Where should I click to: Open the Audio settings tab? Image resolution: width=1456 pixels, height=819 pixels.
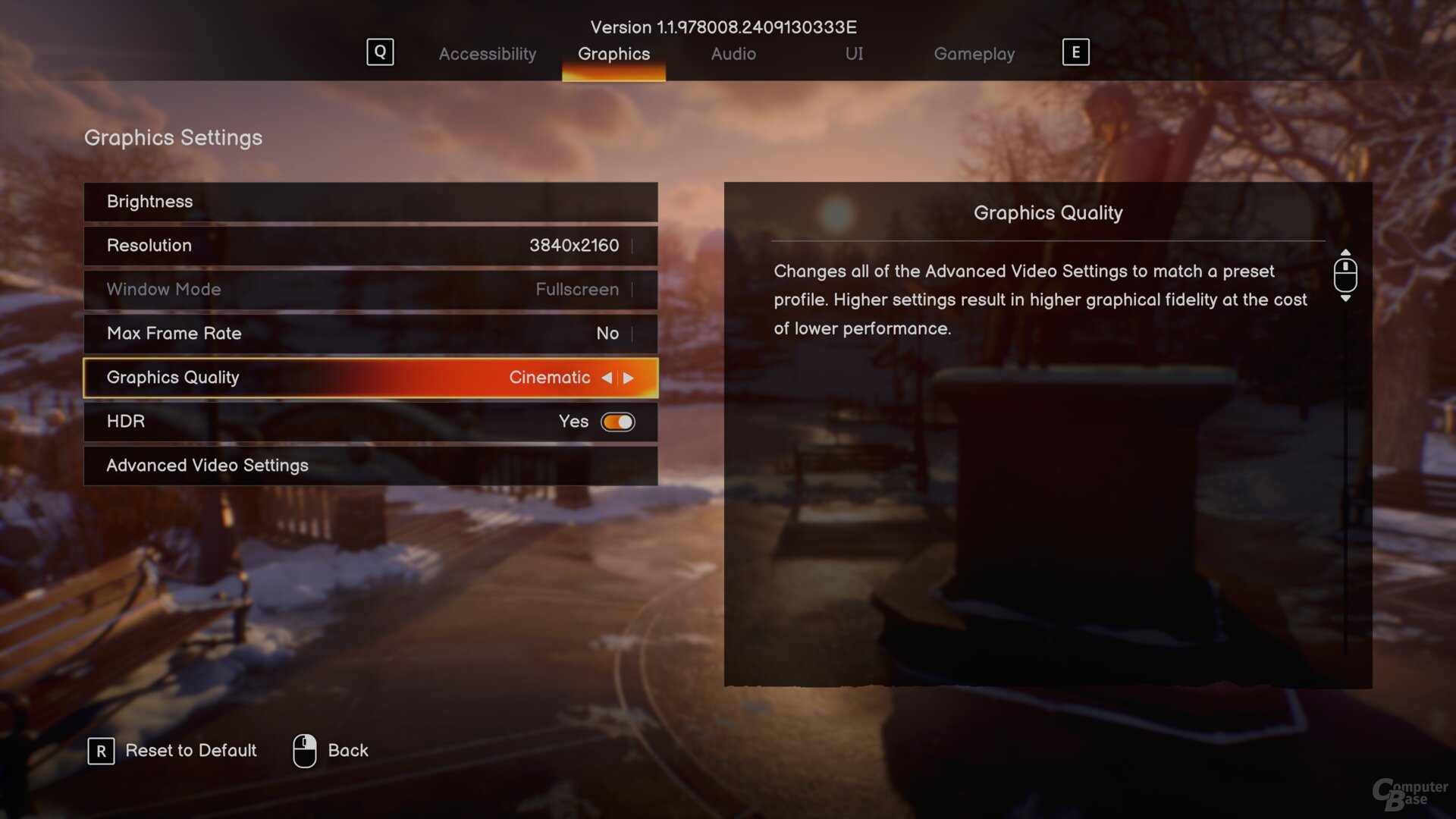pos(733,54)
